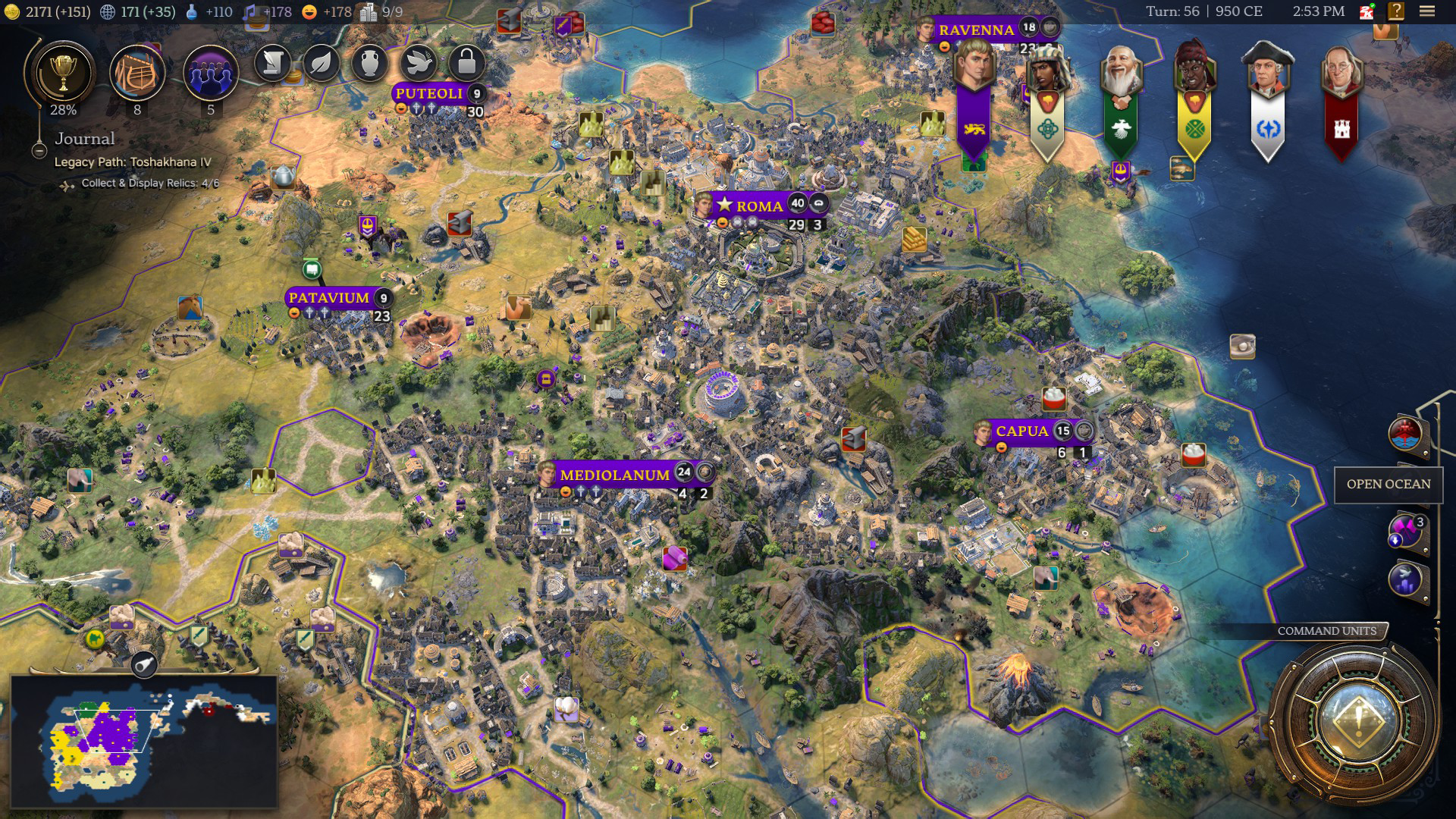Open the hamburger main menu
Viewport: 1456px width, 819px height.
point(1427,11)
